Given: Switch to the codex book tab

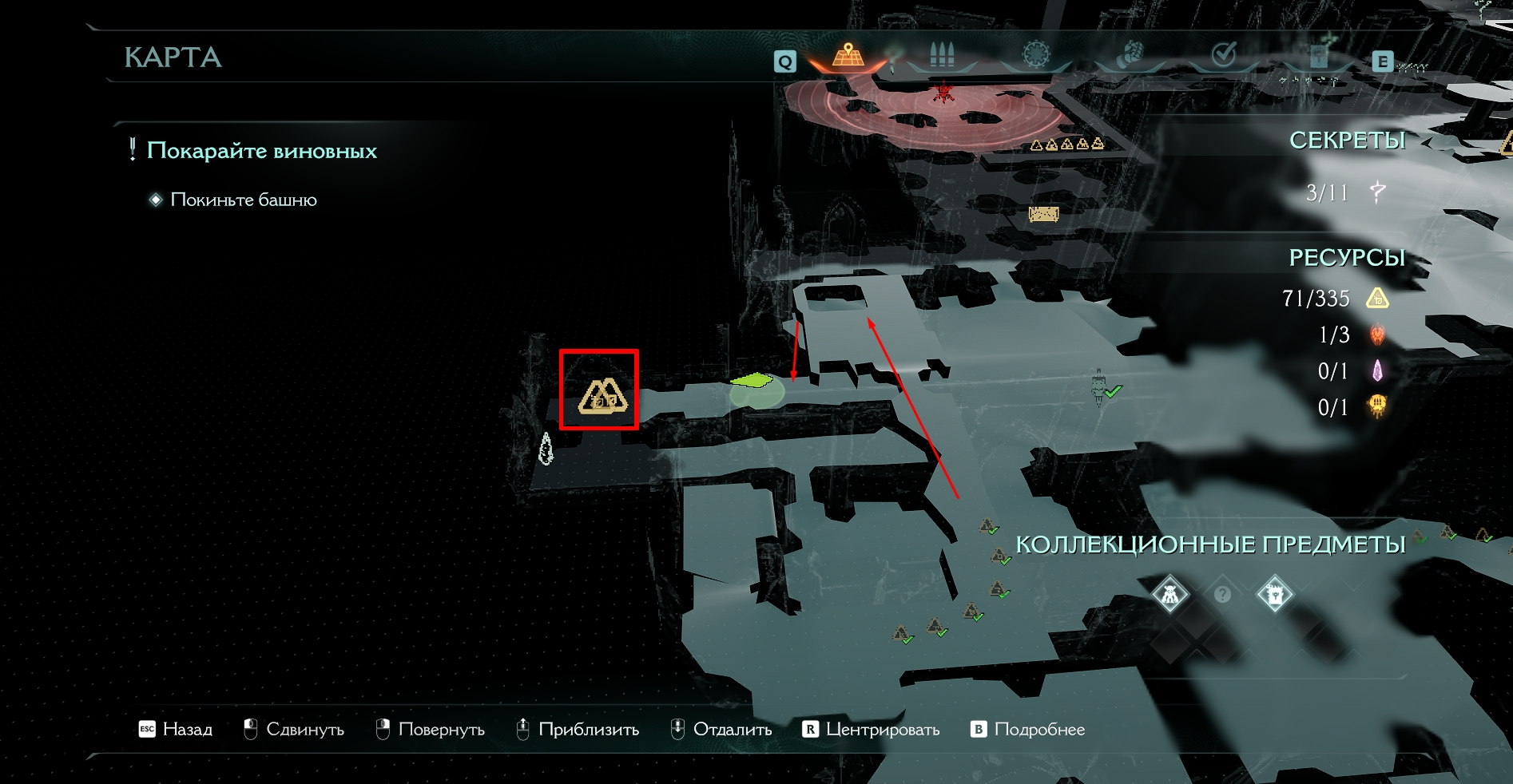Looking at the screenshot, I should 1317,56.
